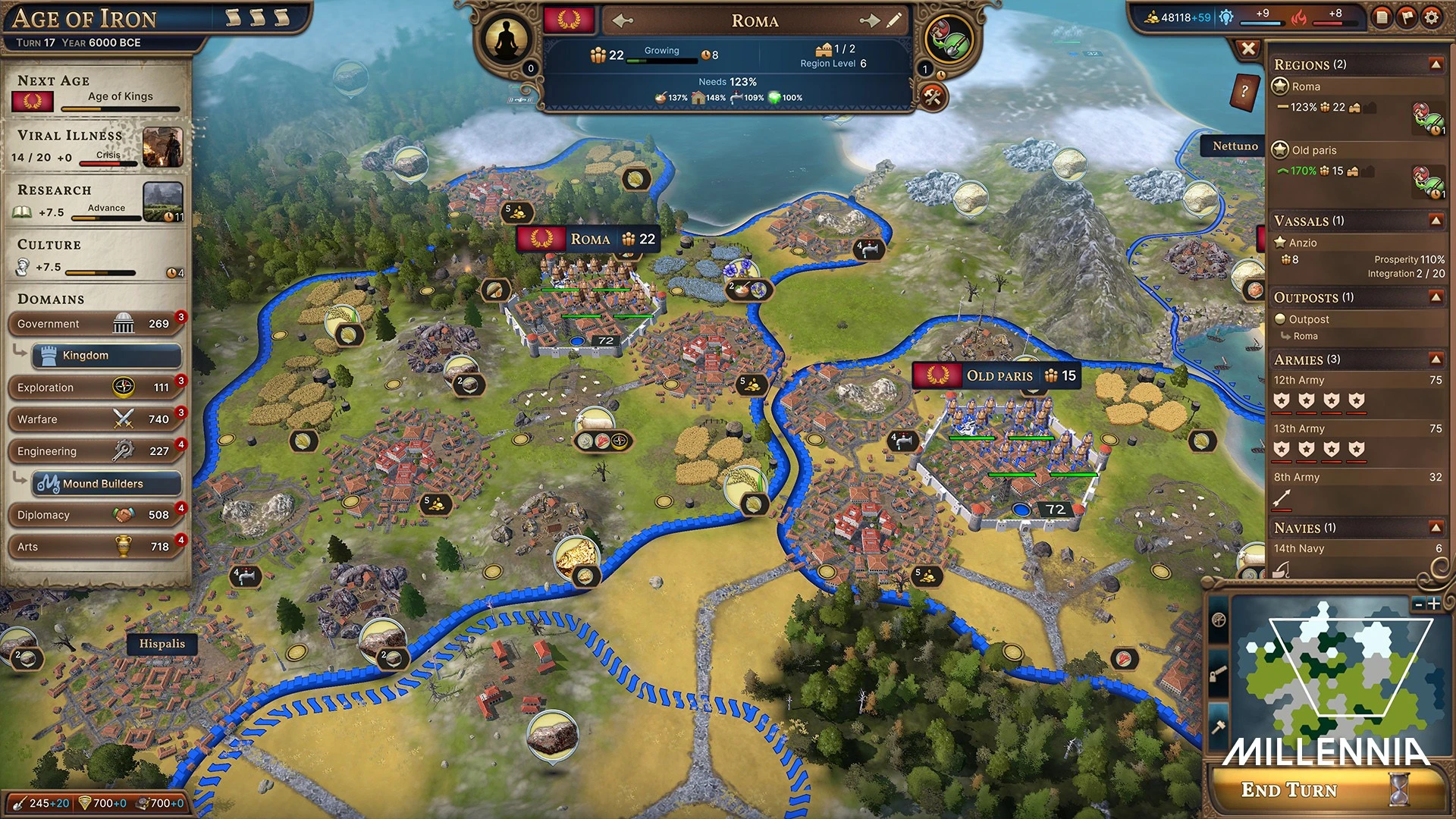
Task: Select the Arts domain row
Action: pos(95,547)
